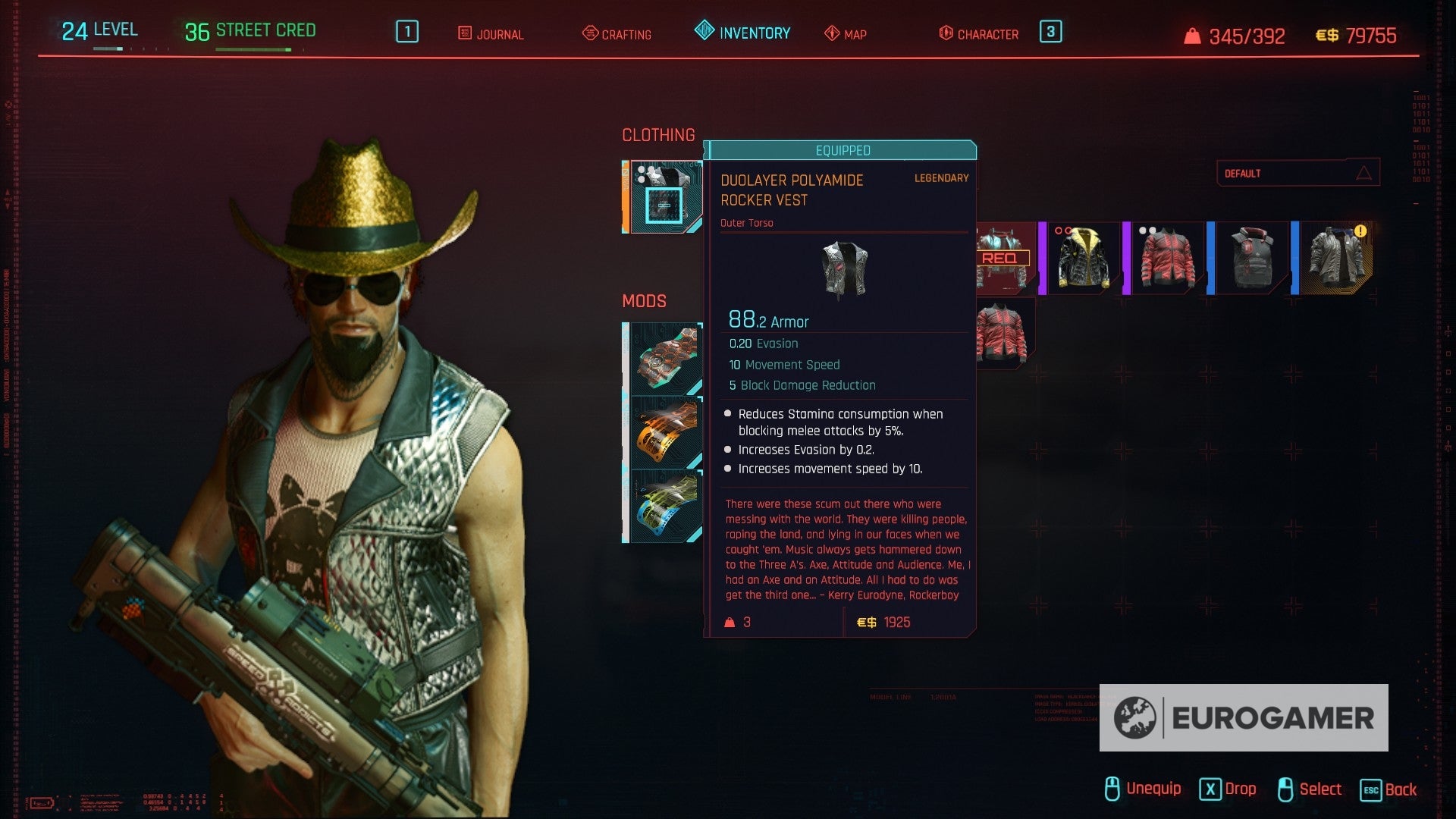This screenshot has height=819, width=1456.
Task: Select the Crafting menu icon
Action: [588, 34]
